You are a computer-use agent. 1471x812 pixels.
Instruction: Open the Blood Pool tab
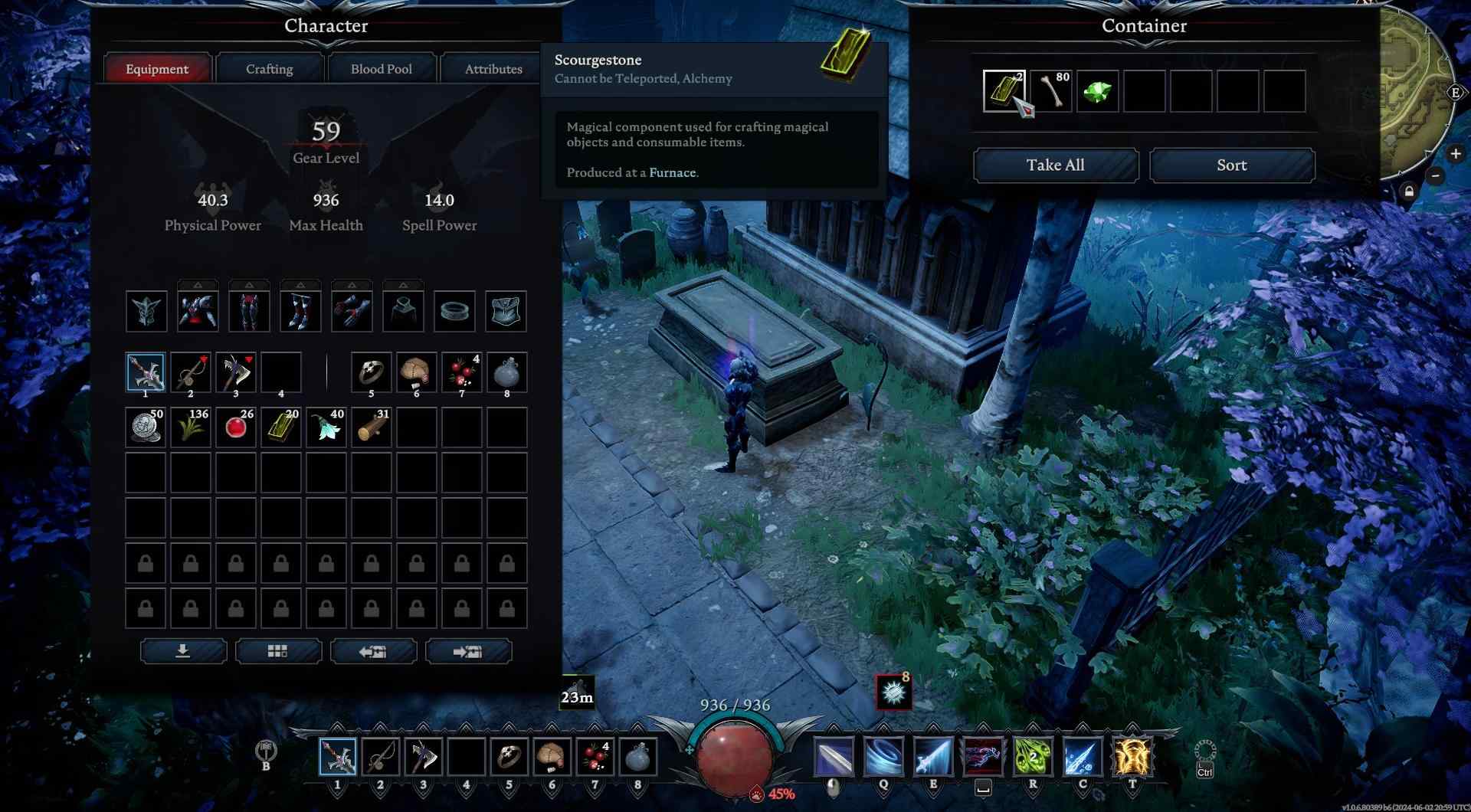click(x=381, y=69)
